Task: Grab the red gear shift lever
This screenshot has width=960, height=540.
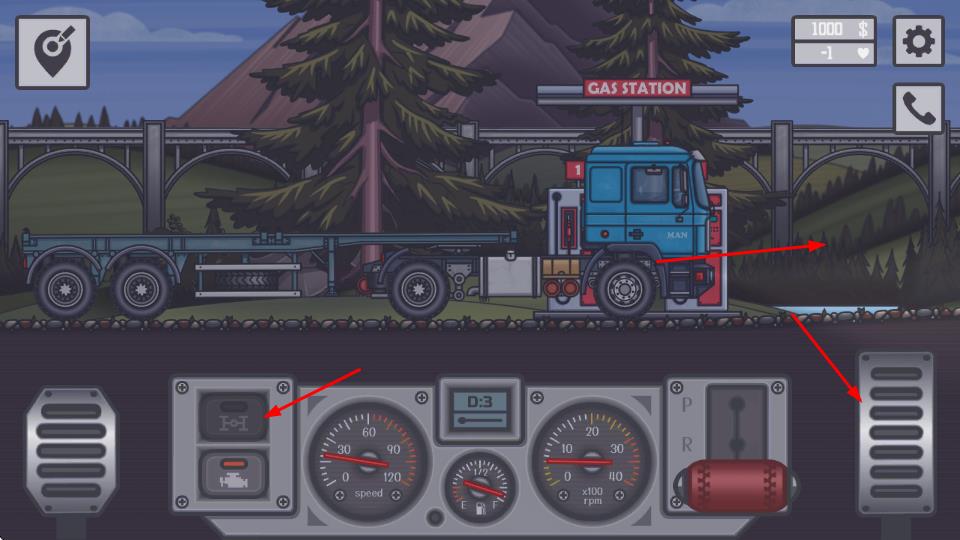Action: point(738,486)
